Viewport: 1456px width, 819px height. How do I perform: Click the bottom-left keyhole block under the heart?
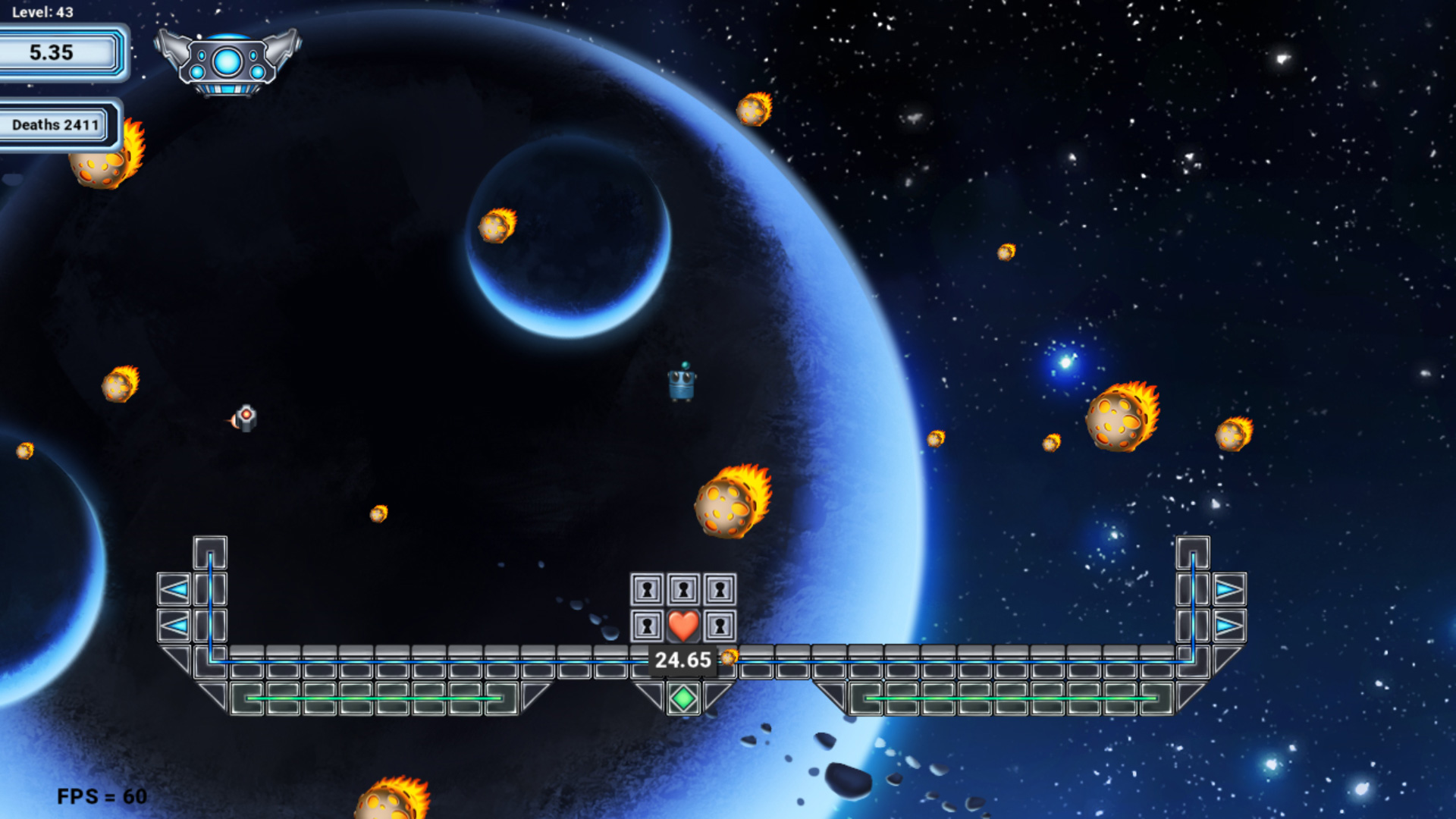[648, 626]
